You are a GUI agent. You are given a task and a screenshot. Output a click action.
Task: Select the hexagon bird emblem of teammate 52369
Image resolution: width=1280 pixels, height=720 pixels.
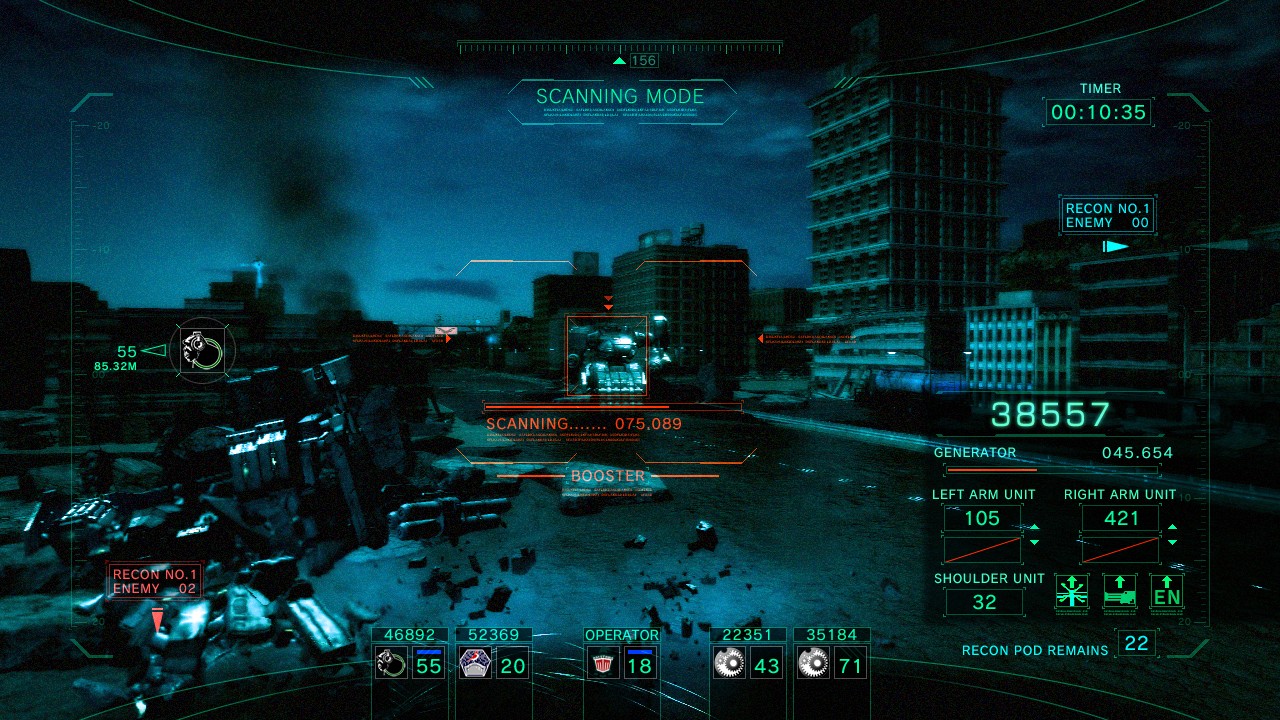pyautogui.click(x=473, y=663)
